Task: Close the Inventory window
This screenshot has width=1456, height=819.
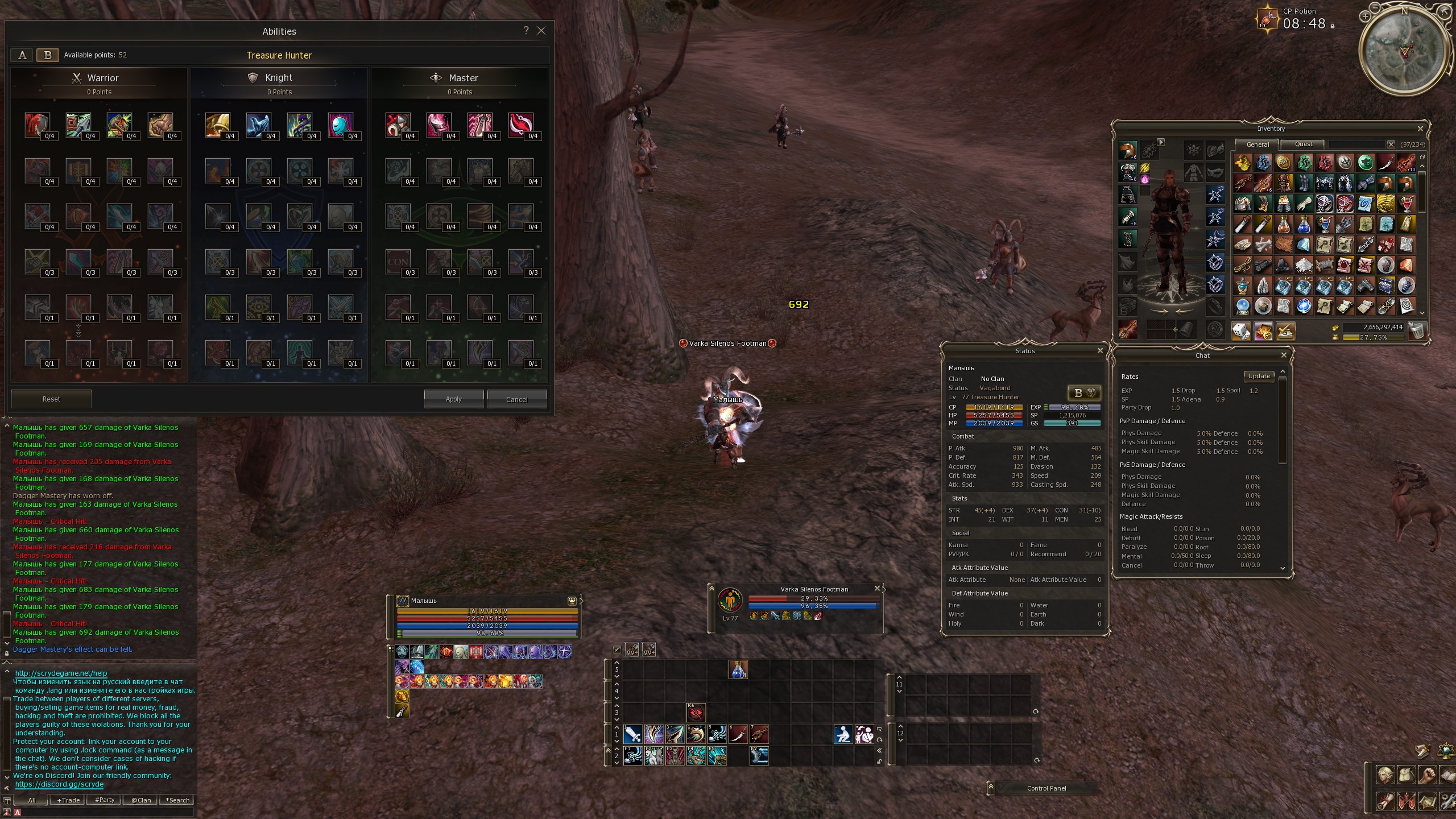Action: click(1420, 129)
